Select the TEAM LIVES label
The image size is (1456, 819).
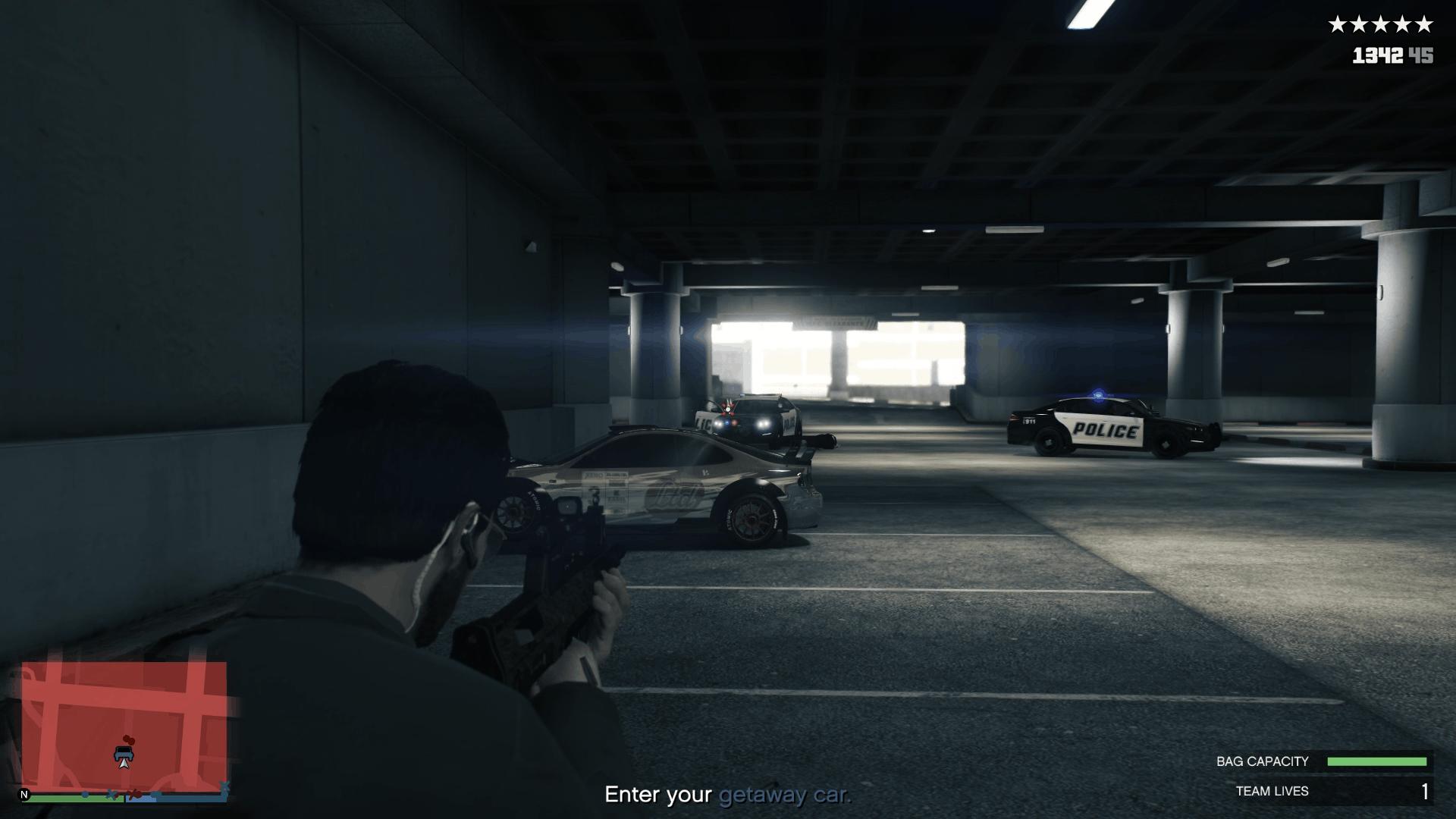(x=1271, y=791)
